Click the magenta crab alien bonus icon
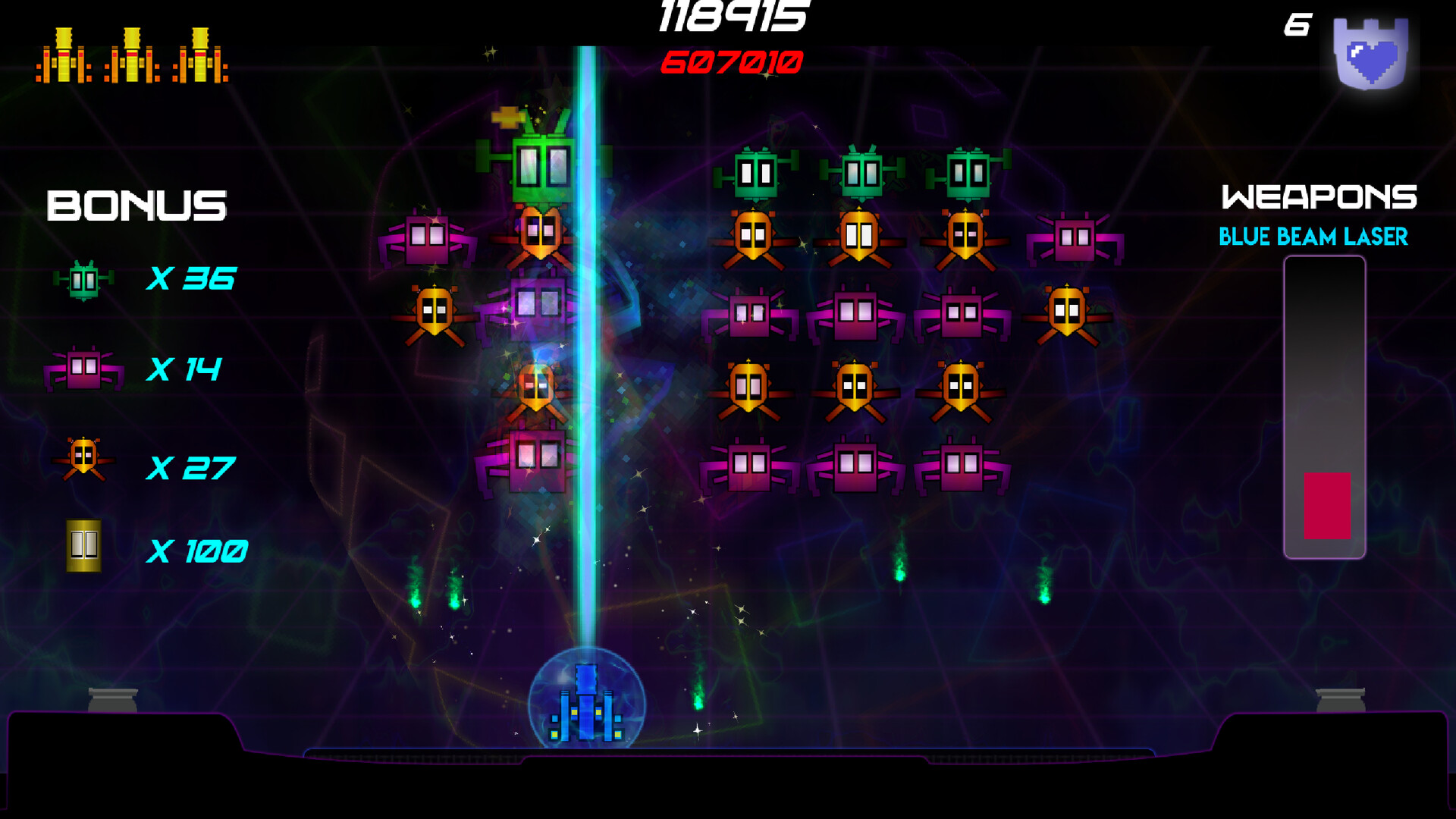 click(x=83, y=368)
